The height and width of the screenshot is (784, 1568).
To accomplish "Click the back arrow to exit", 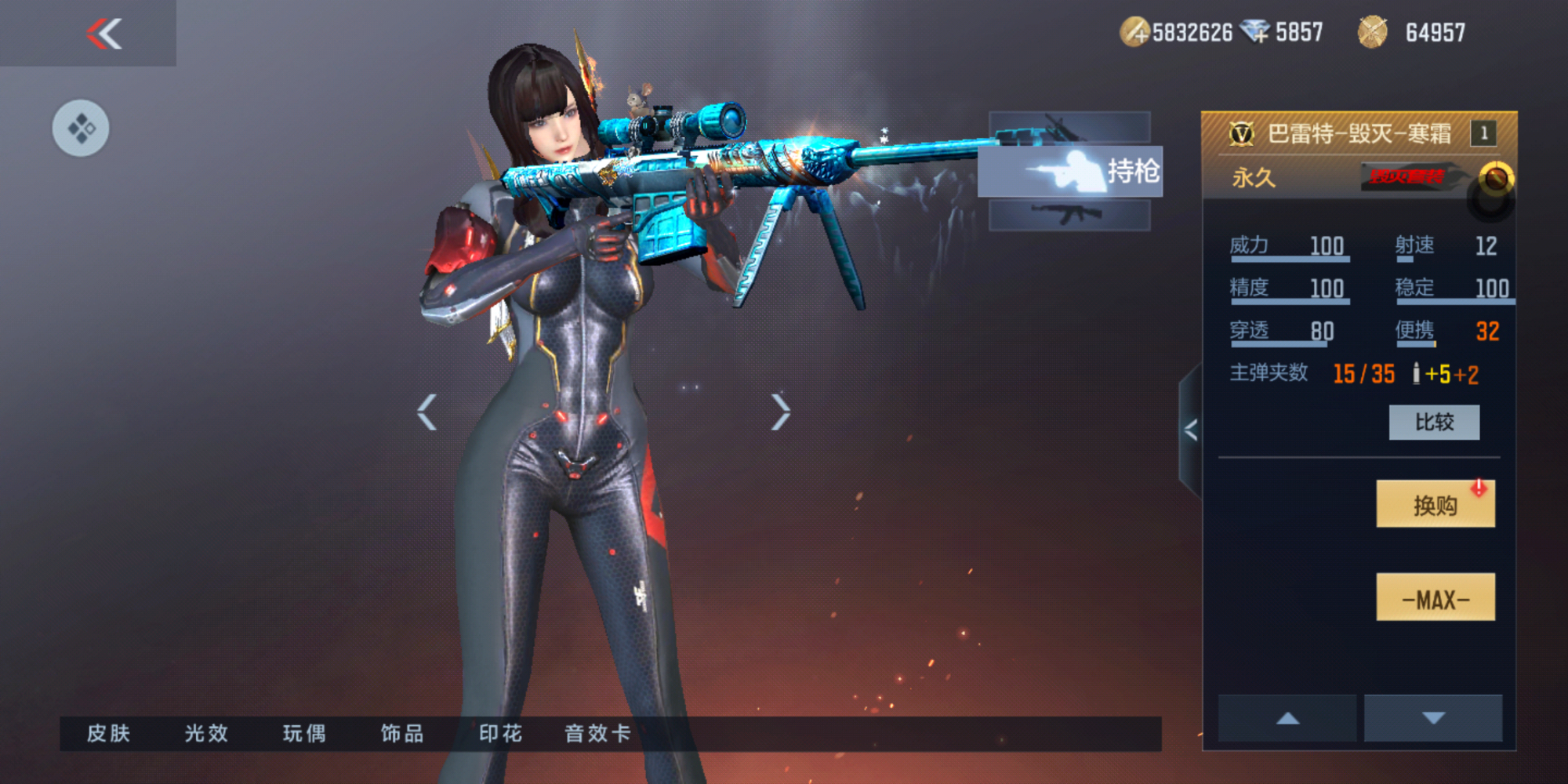I will (104, 34).
